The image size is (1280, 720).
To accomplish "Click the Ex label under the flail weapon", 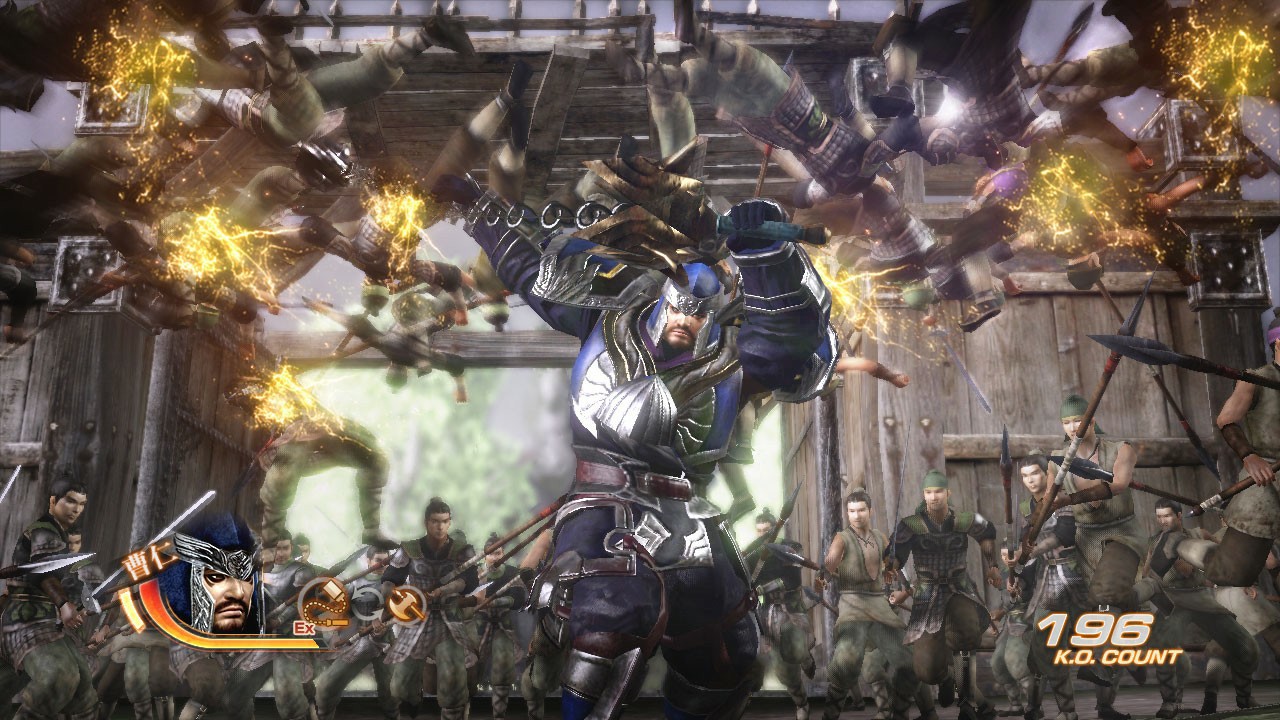I will click(x=304, y=627).
